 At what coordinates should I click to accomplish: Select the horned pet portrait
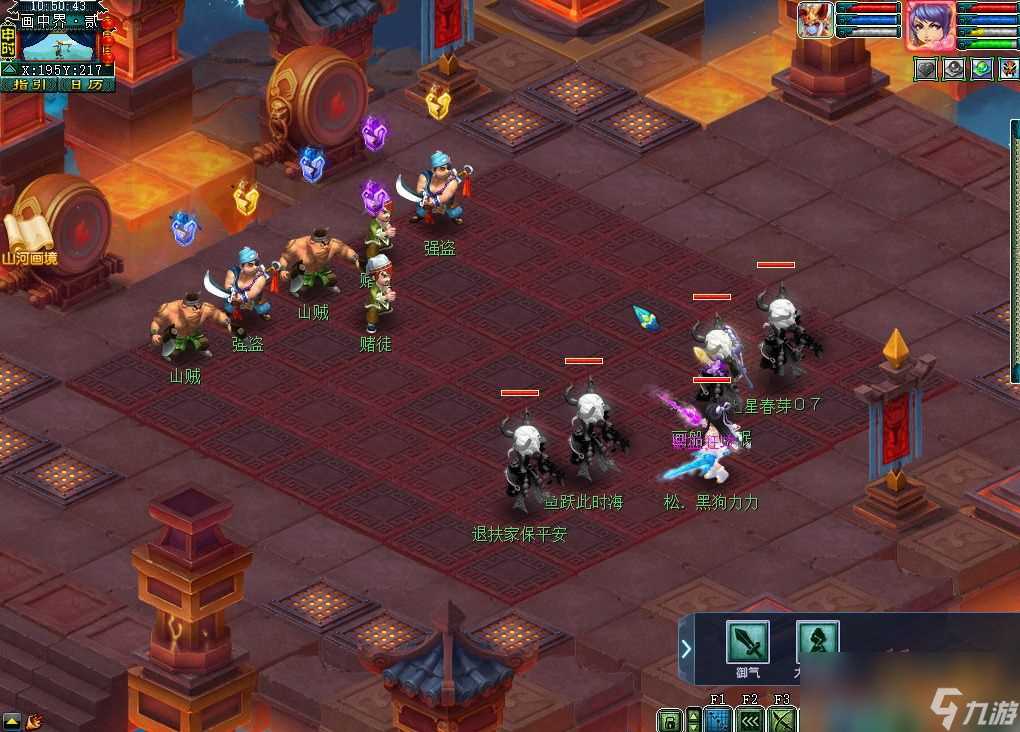coord(815,21)
